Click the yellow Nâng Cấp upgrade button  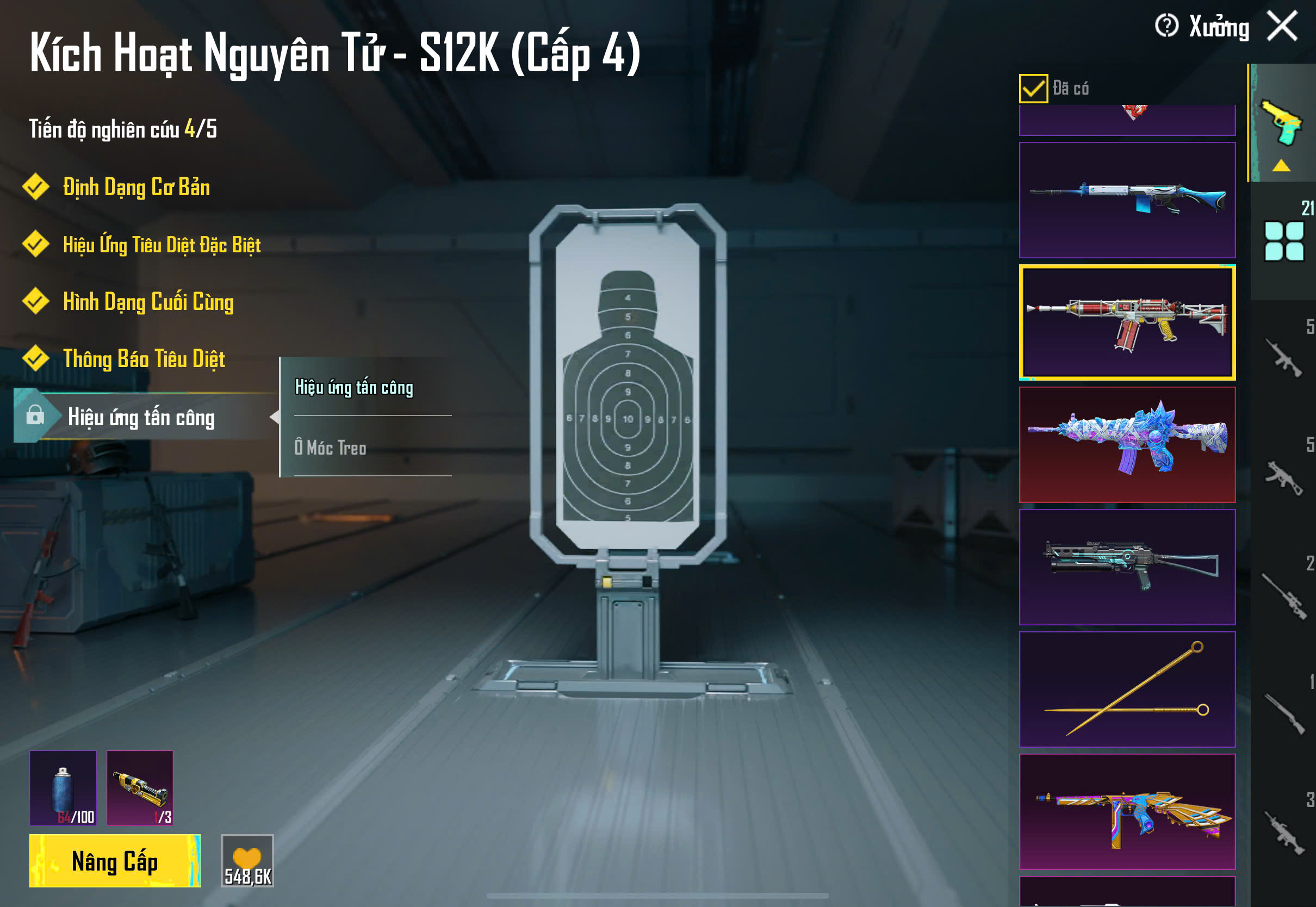pos(115,861)
